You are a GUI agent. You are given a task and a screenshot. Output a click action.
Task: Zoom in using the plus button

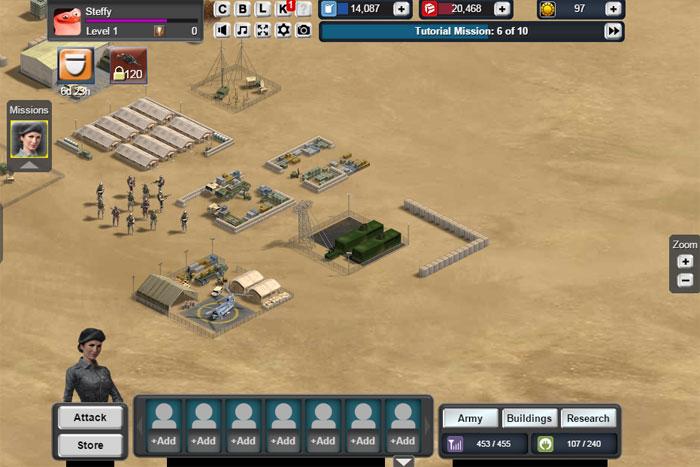[x=685, y=261]
